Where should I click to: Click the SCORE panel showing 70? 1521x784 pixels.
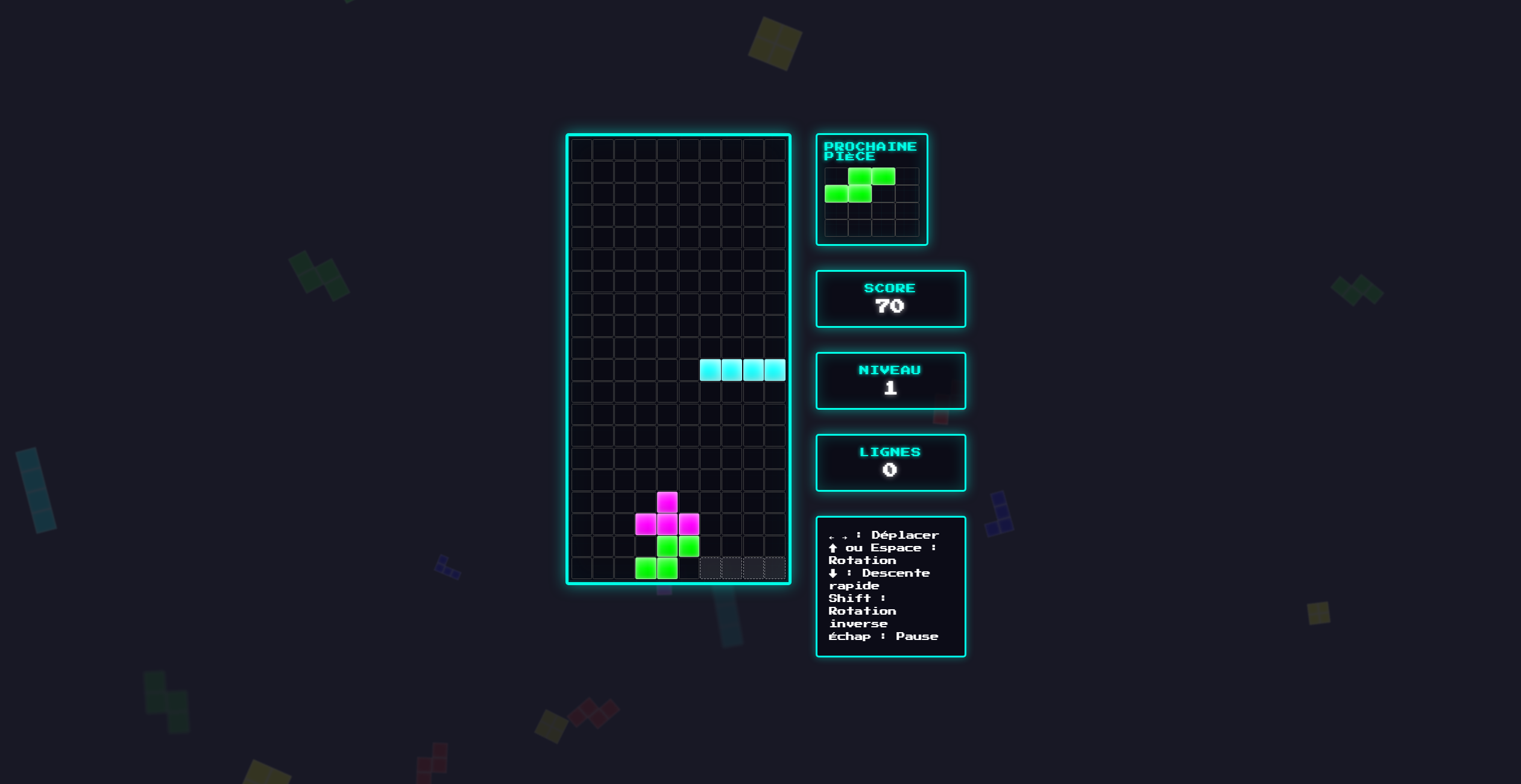point(890,298)
